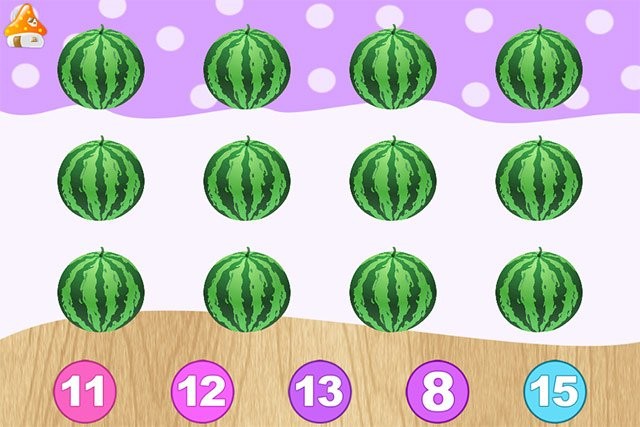Choose the blue 15 answer bubble
Image resolution: width=640 pixels, height=427 pixels.
tap(555, 391)
